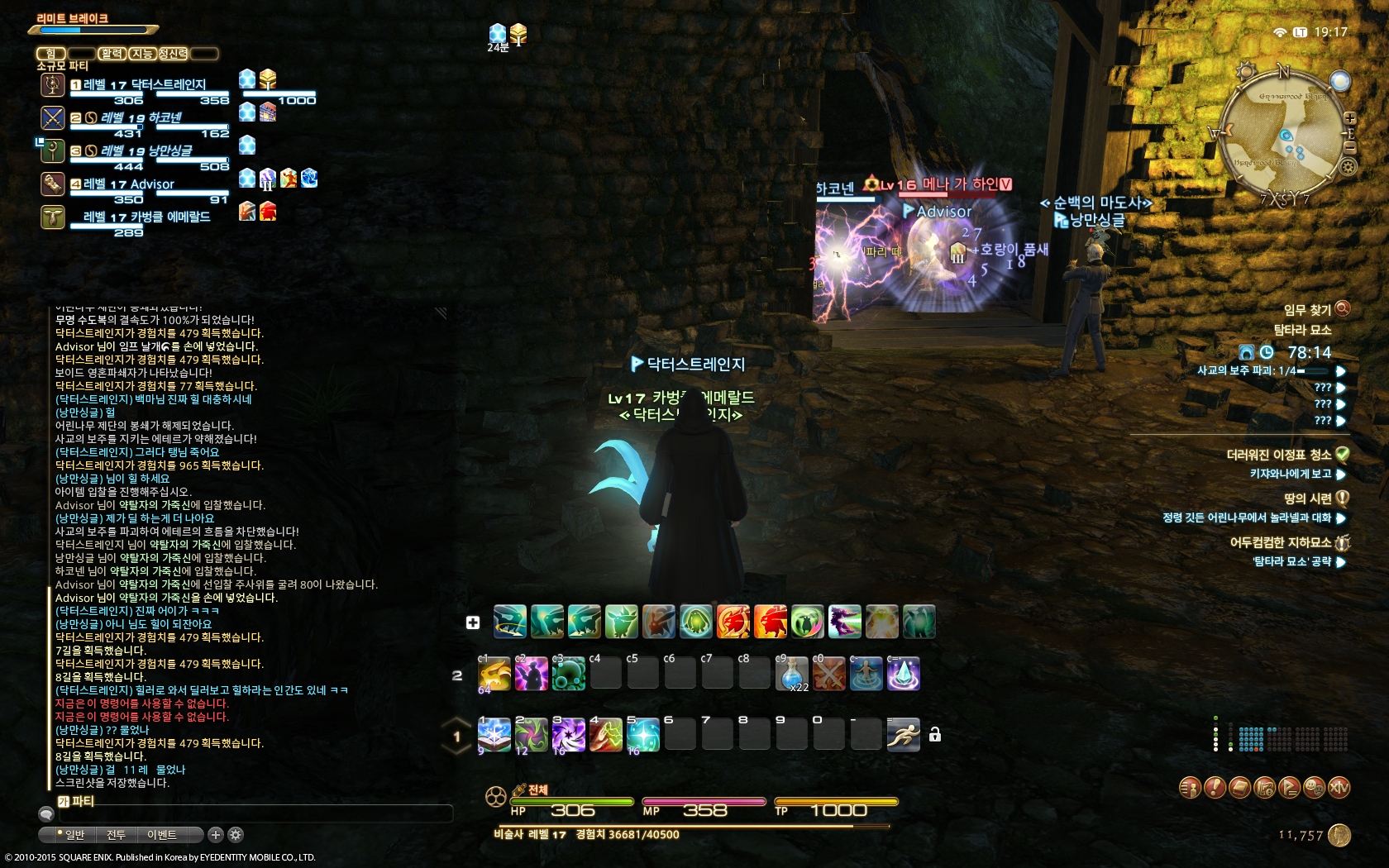Open the social menu with two faces
The width and height of the screenshot is (1389, 868).
click(x=1314, y=788)
